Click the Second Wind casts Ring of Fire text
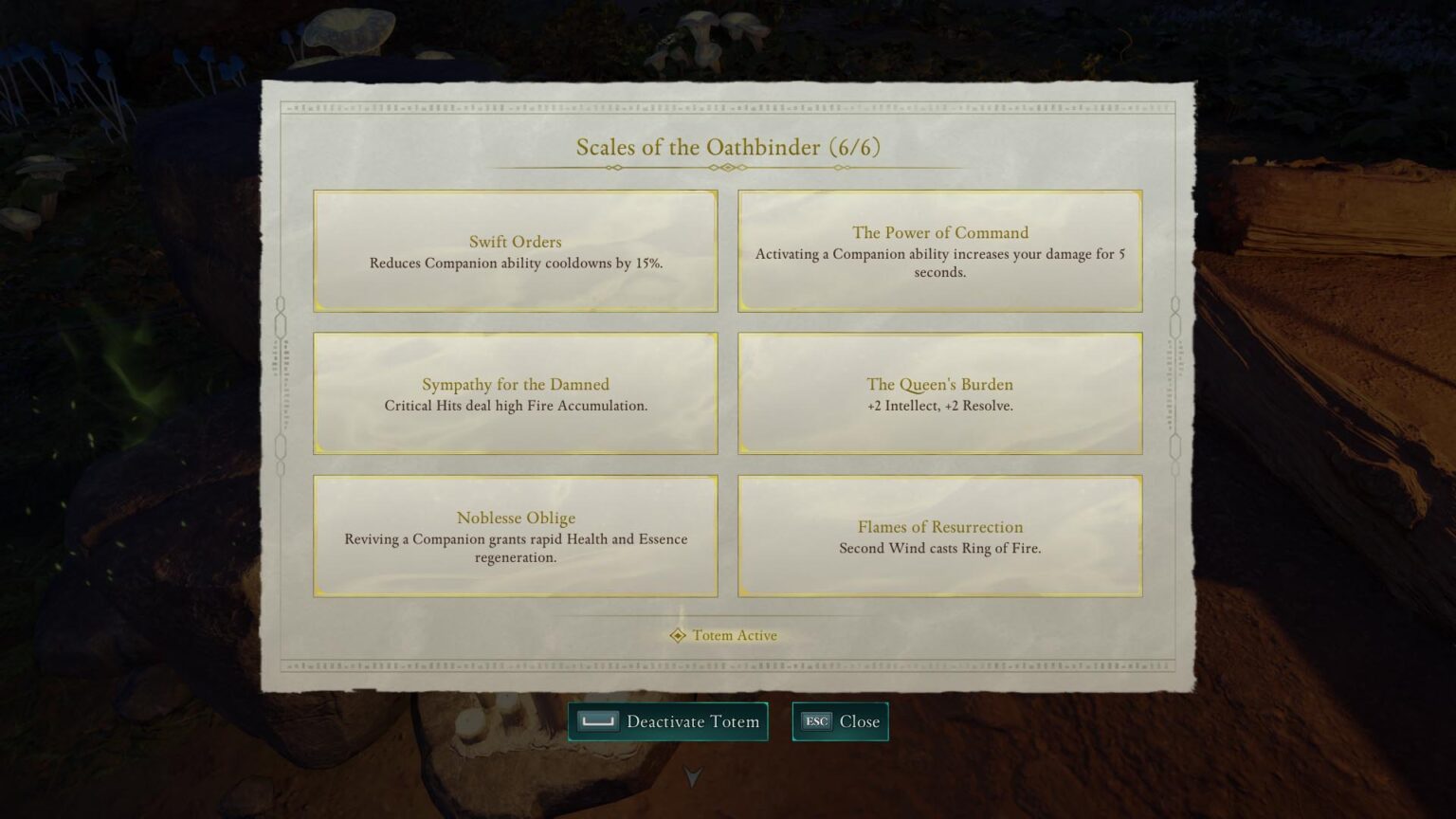The height and width of the screenshot is (819, 1456). point(939,548)
